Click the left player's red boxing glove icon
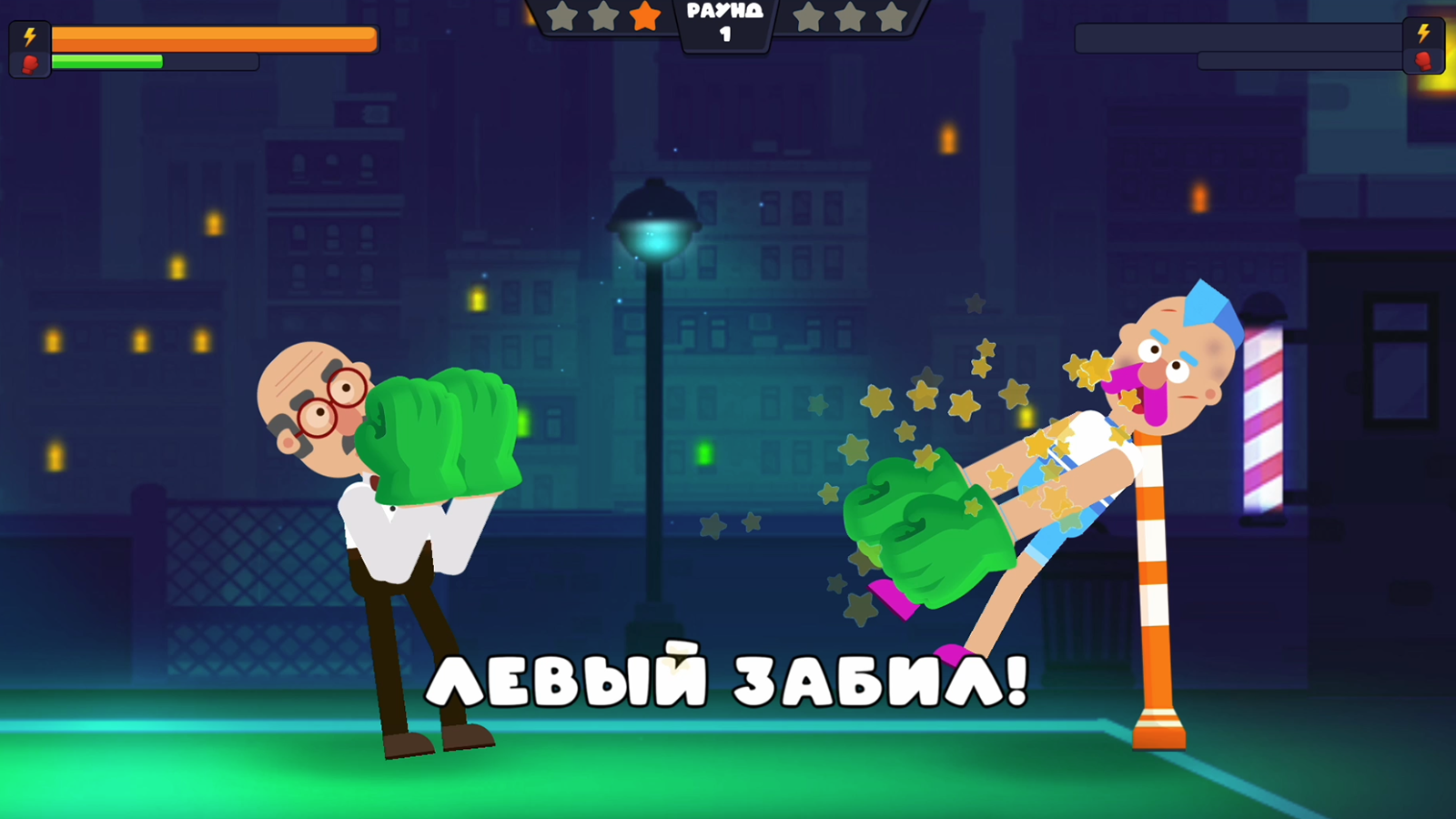Image resolution: width=1456 pixels, height=819 pixels. click(28, 63)
